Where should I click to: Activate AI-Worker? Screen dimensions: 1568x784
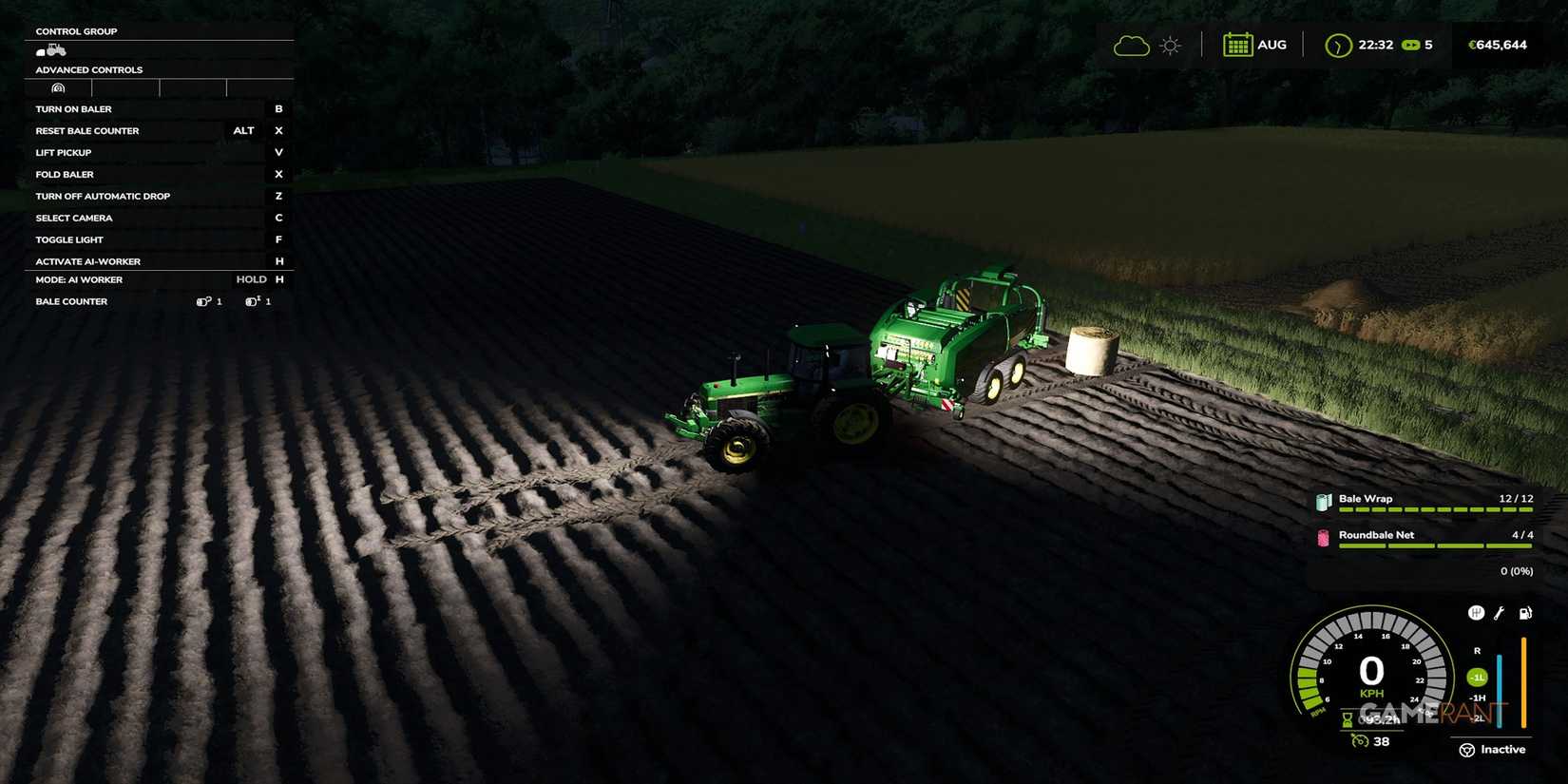[x=87, y=261]
